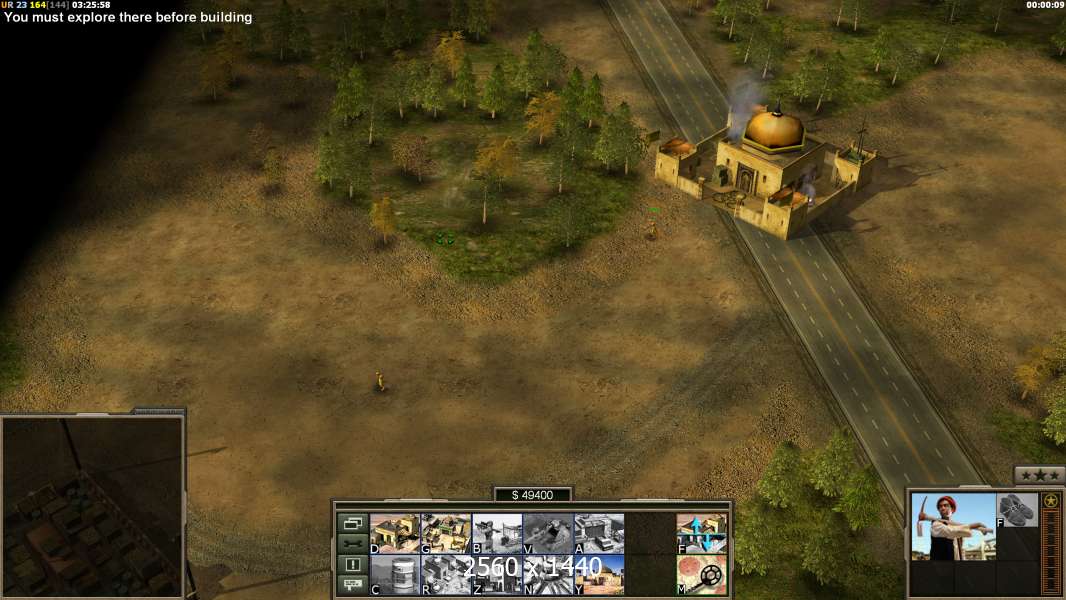Open the three-star Generals powers button
This screenshot has width=1066, height=600.
tap(1039, 475)
